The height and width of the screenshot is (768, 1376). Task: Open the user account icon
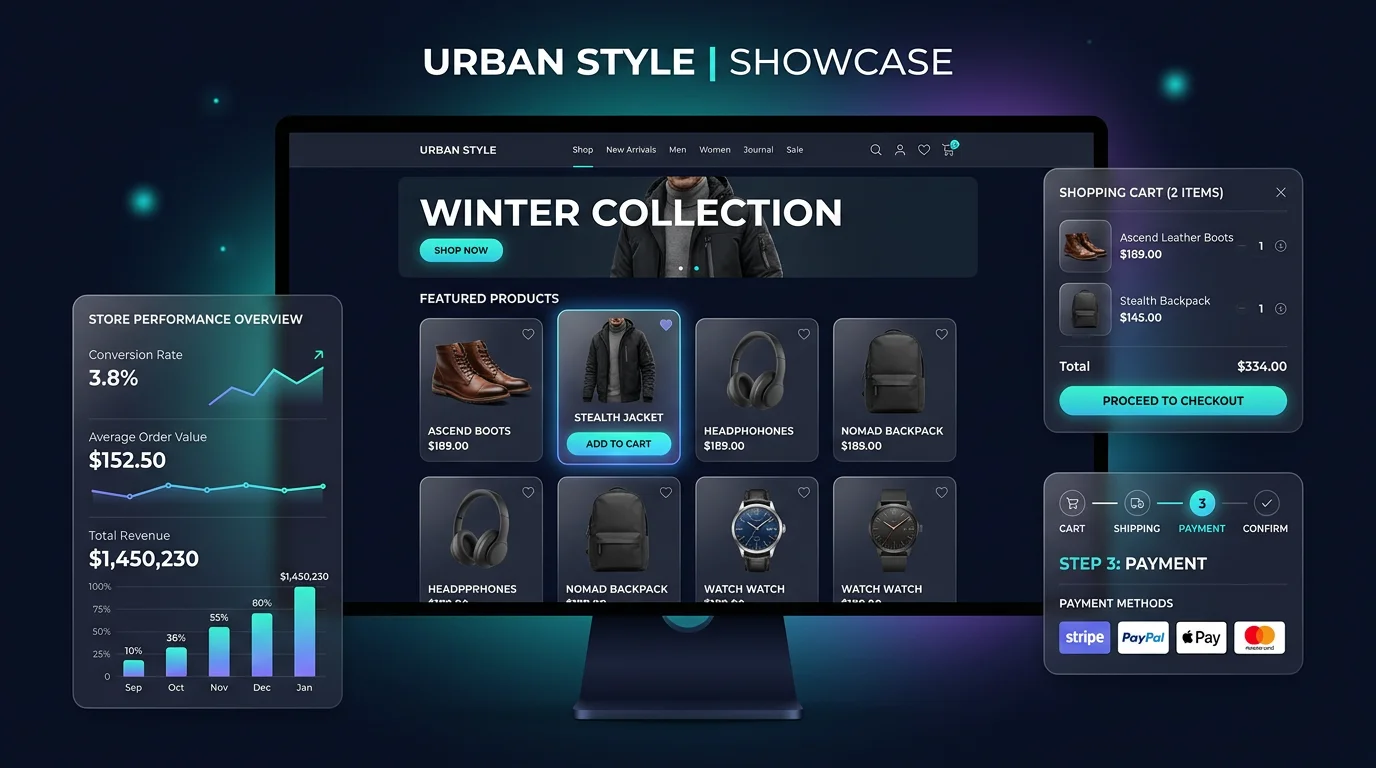[x=900, y=150]
